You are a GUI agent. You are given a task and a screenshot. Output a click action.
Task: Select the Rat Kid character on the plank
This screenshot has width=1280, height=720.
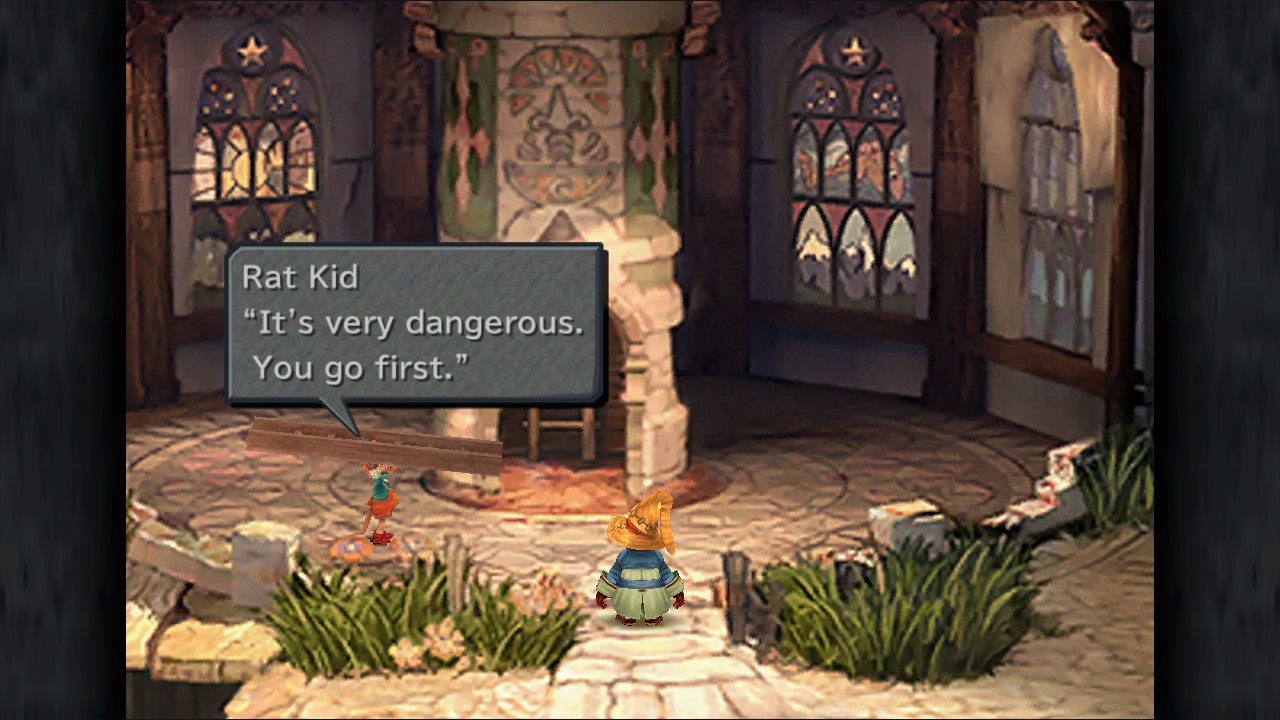[383, 505]
